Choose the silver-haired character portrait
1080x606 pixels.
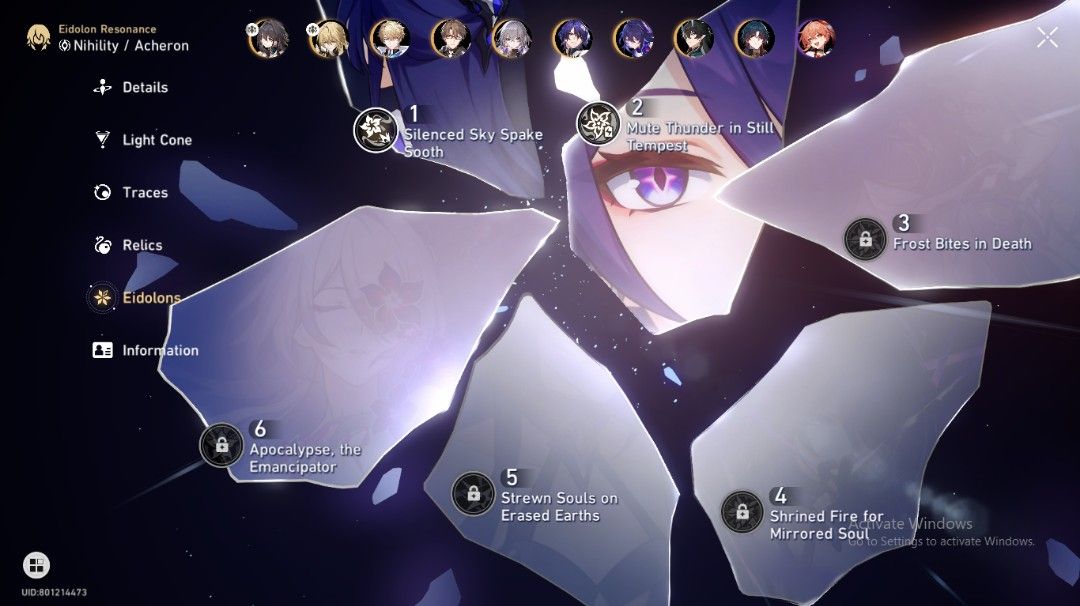[x=512, y=39]
